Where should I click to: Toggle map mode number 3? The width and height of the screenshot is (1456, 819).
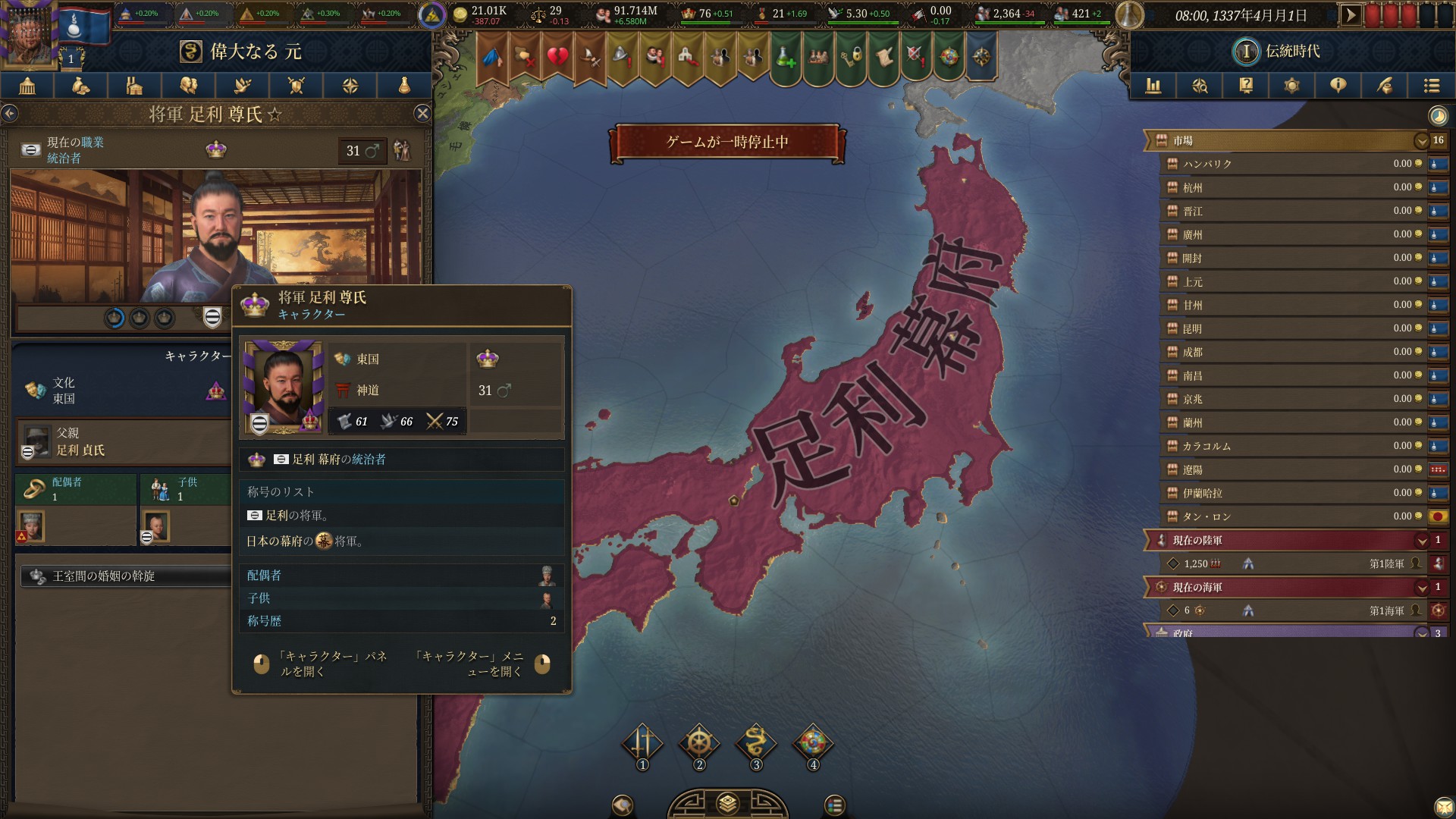click(x=755, y=745)
